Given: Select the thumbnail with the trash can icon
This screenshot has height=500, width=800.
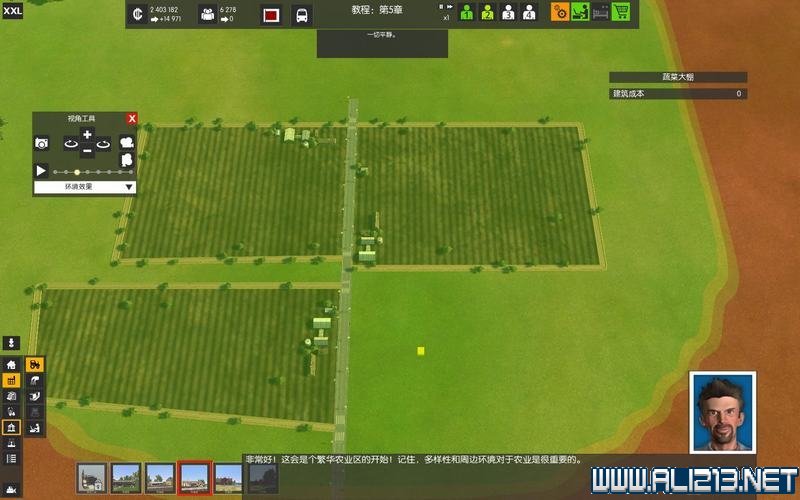Looking at the screenshot, I should pyautogui.click(x=92, y=477).
